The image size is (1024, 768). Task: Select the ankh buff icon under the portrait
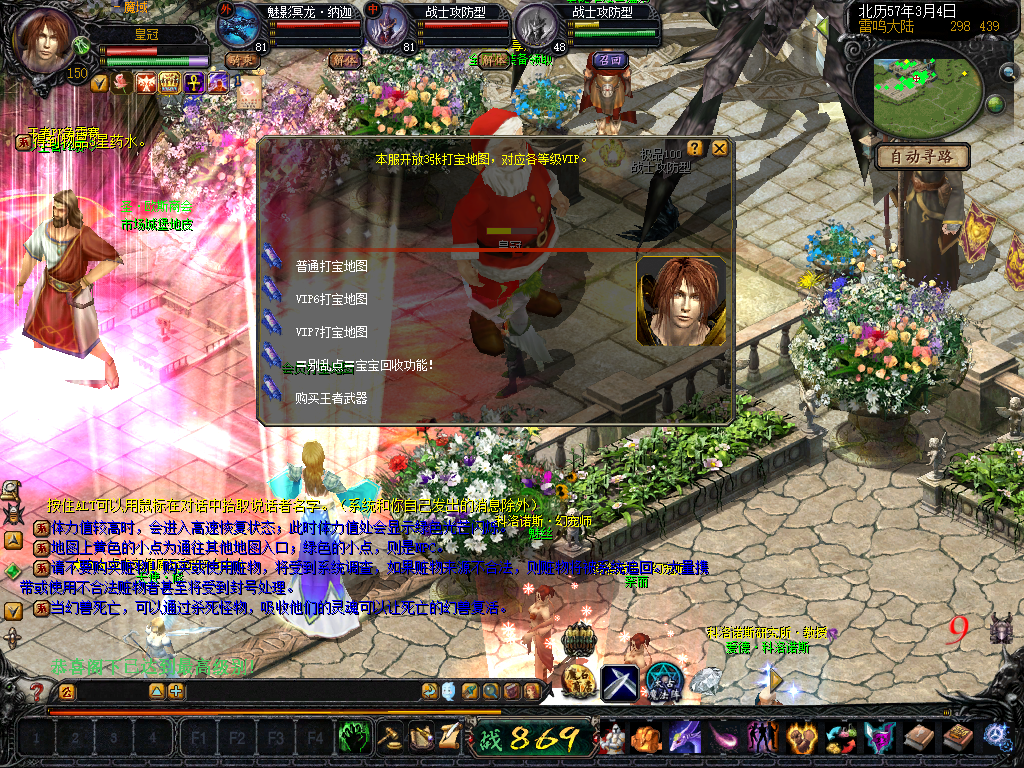point(192,82)
